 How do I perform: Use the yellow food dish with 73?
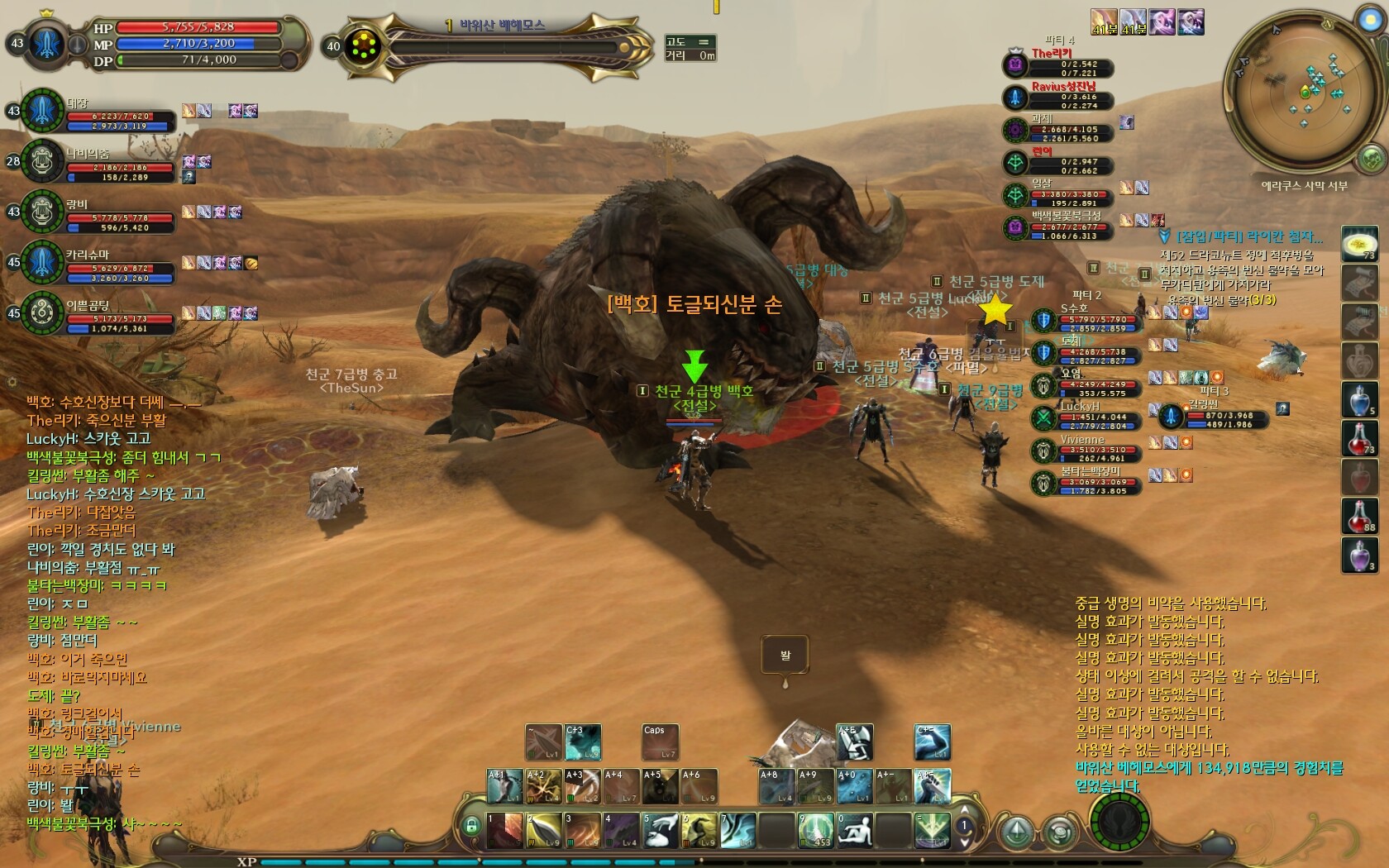[1359, 245]
